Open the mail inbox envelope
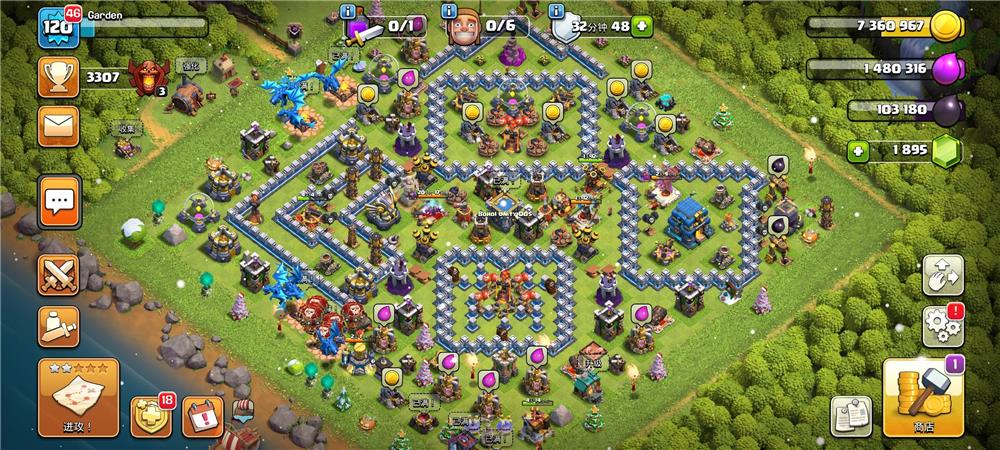Image resolution: width=1000 pixels, height=450 pixels. [59, 127]
